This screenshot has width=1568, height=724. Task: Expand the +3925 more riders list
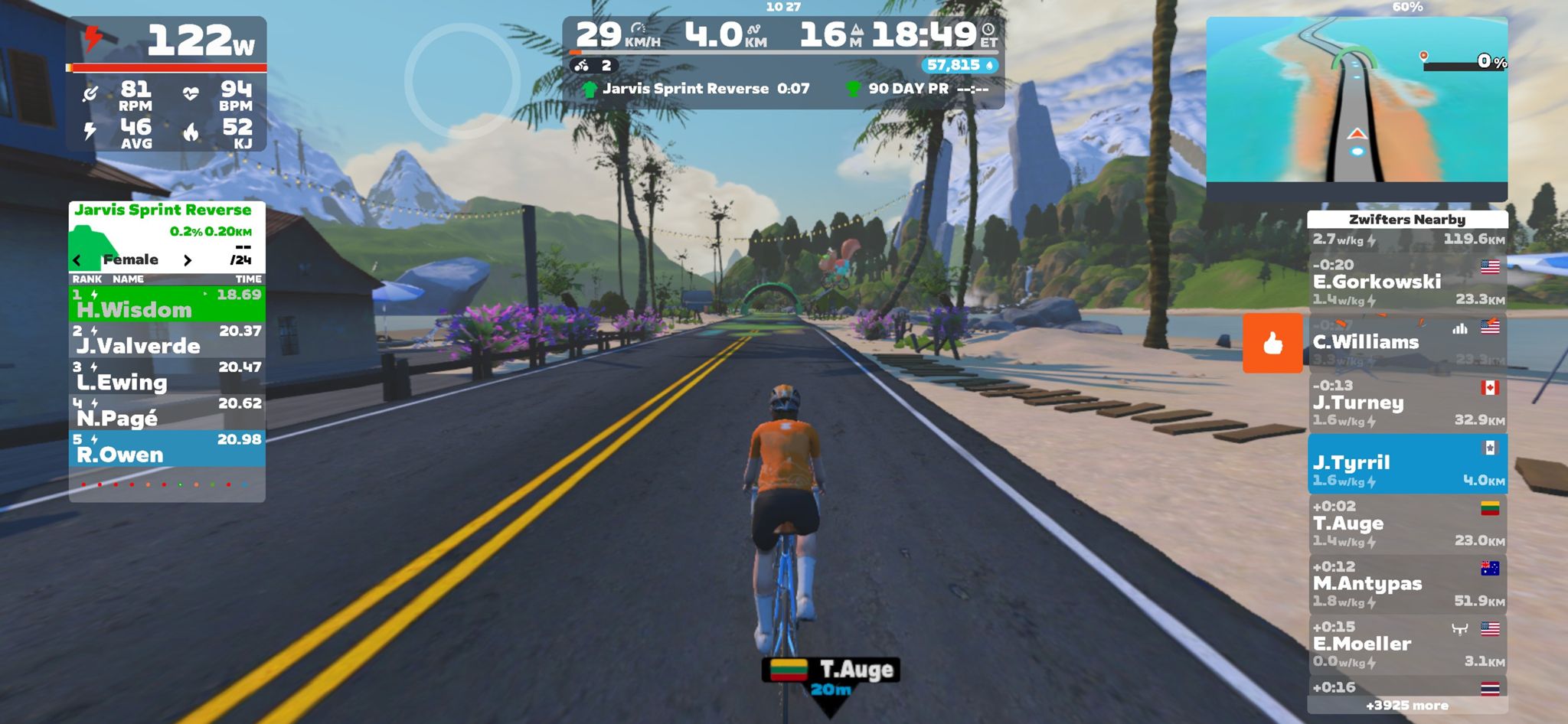[x=1407, y=706]
